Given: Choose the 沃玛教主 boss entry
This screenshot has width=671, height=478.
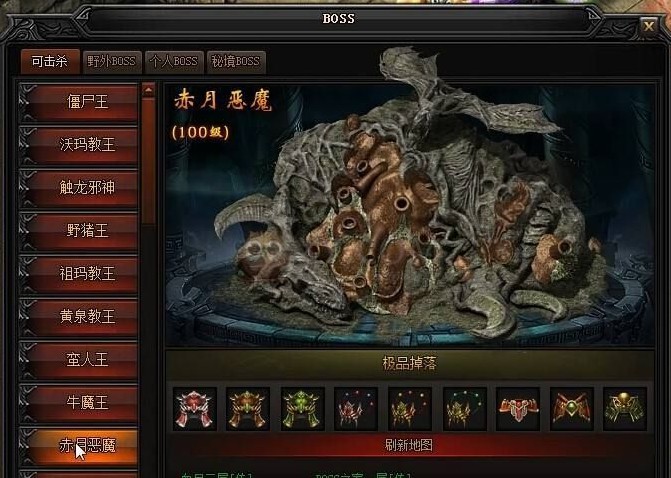Looking at the screenshot, I should tap(87, 144).
